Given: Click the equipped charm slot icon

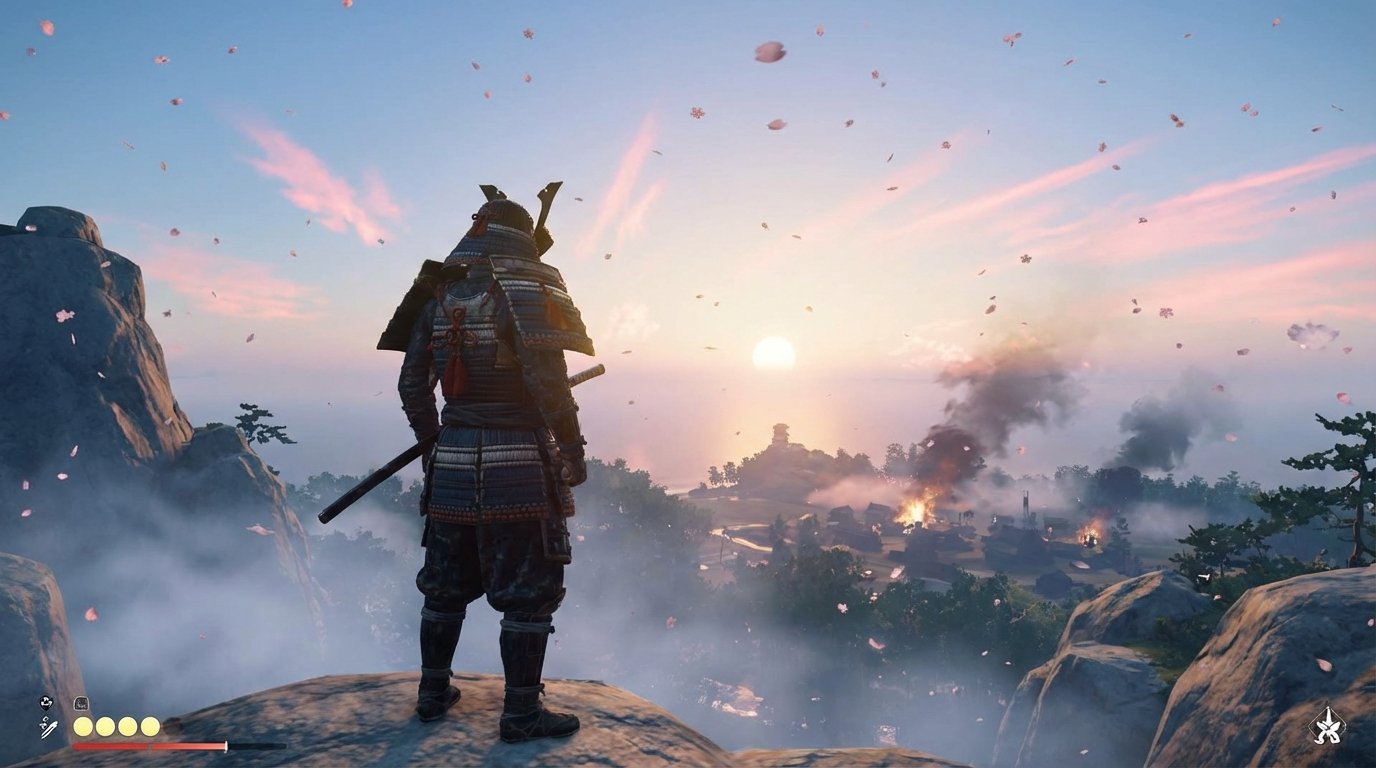Looking at the screenshot, I should coord(81,702).
